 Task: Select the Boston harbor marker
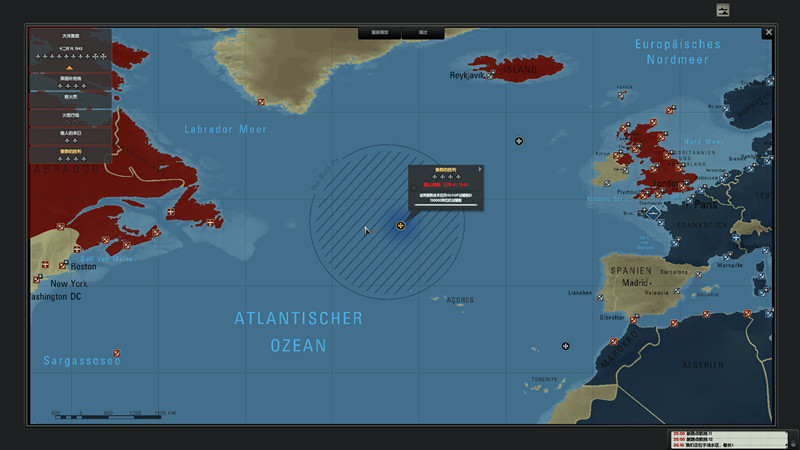63,265
